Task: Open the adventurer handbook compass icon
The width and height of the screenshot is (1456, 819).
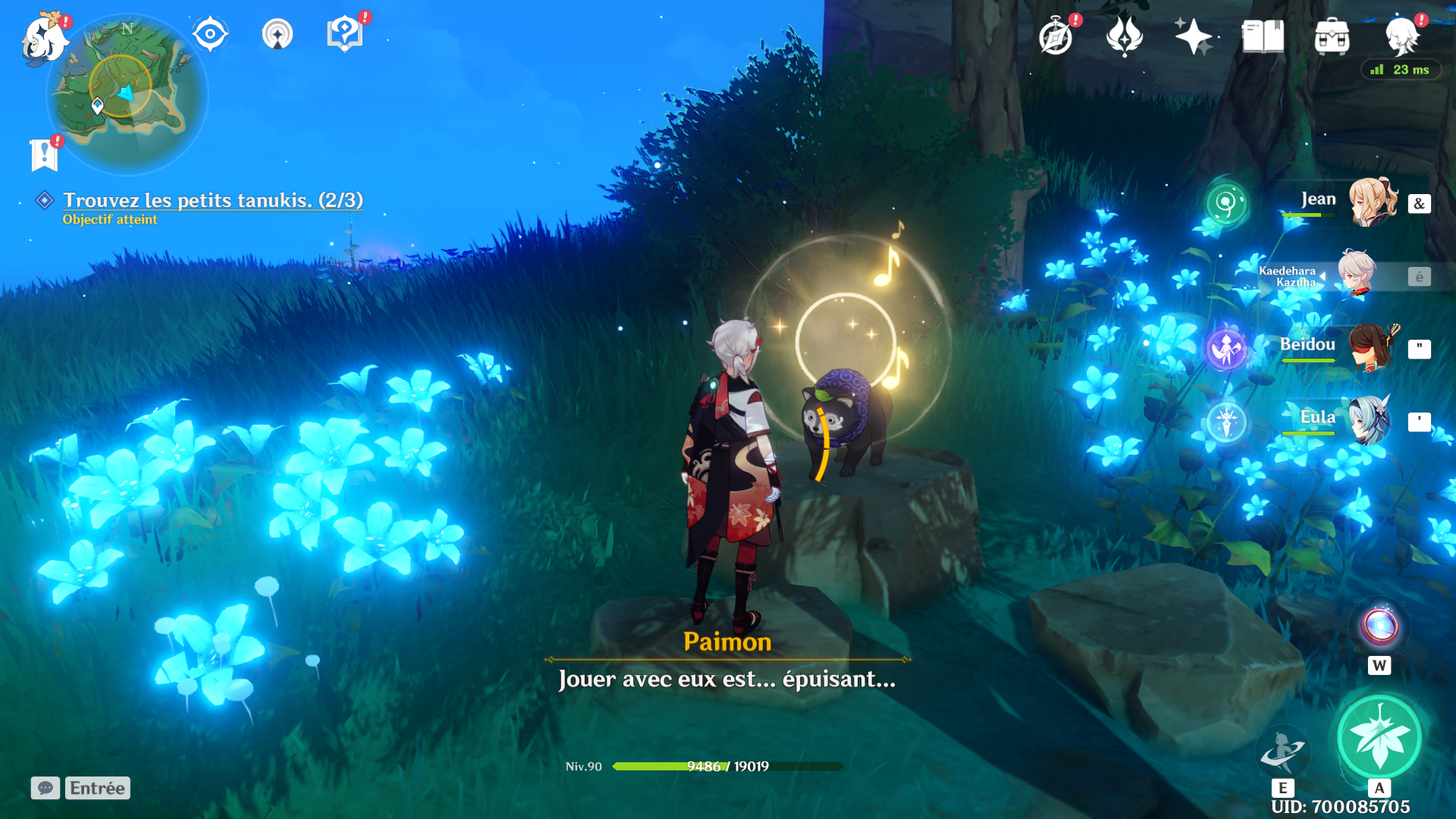Action: tap(1056, 36)
